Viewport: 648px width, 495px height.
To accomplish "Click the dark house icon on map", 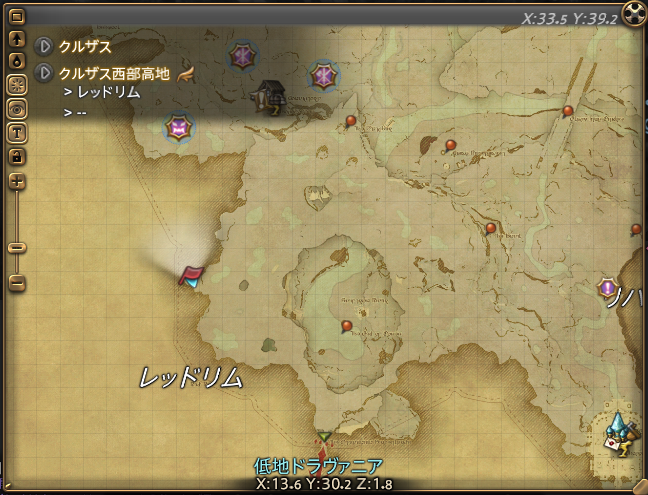I will click(x=271, y=97).
